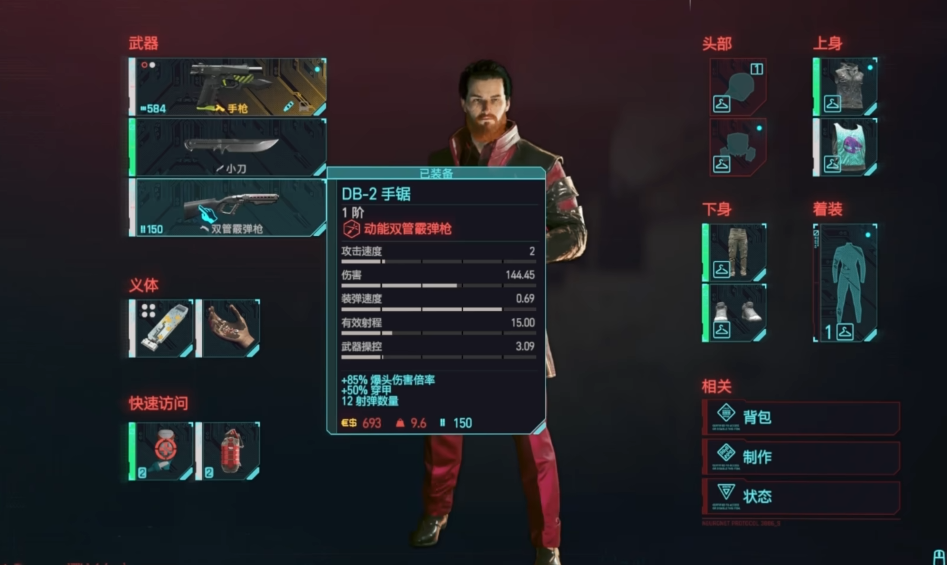This screenshot has height=565, width=947.
Task: Pick the white sneakers footwear slot
Action: coord(736,312)
